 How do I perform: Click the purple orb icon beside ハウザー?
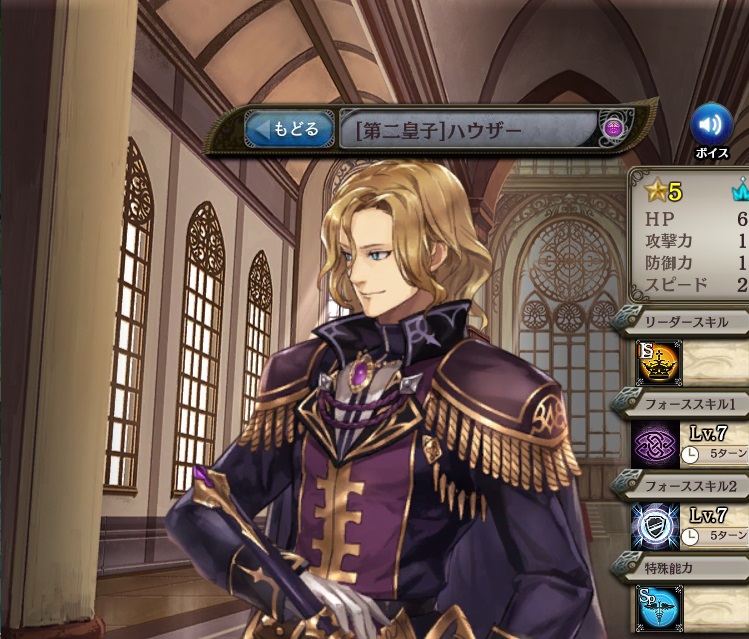point(614,128)
